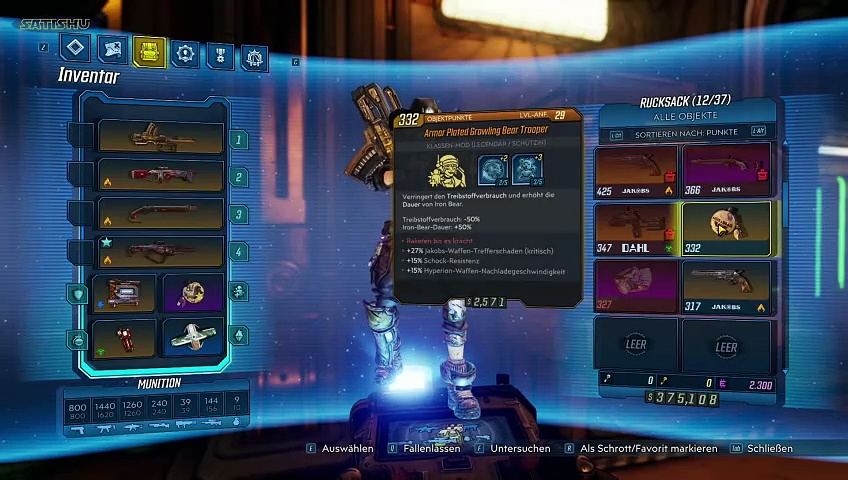Change the backpack sorting from Punkte

686,132
